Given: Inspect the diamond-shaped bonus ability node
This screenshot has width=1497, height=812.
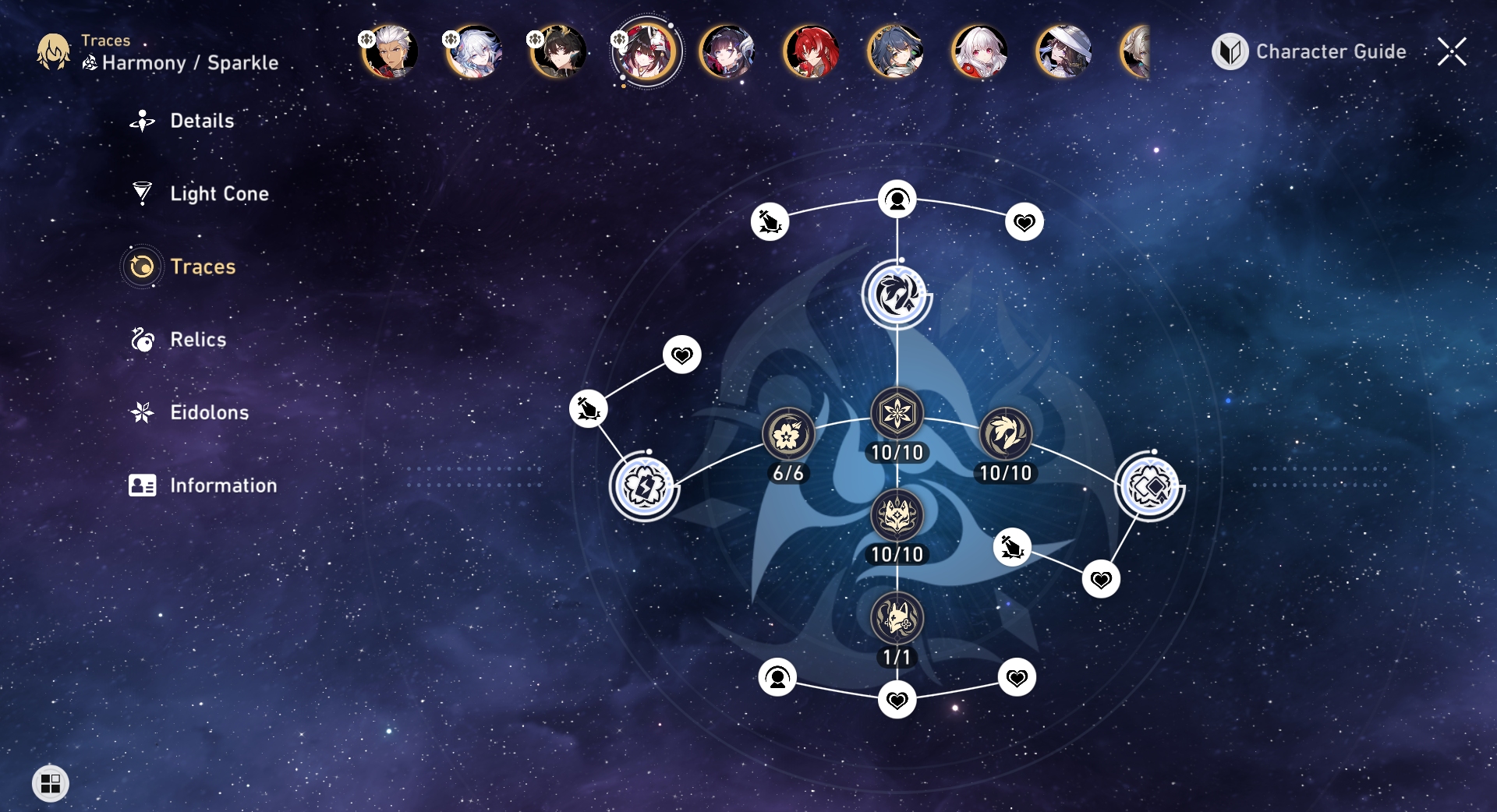Looking at the screenshot, I should tap(1148, 487).
